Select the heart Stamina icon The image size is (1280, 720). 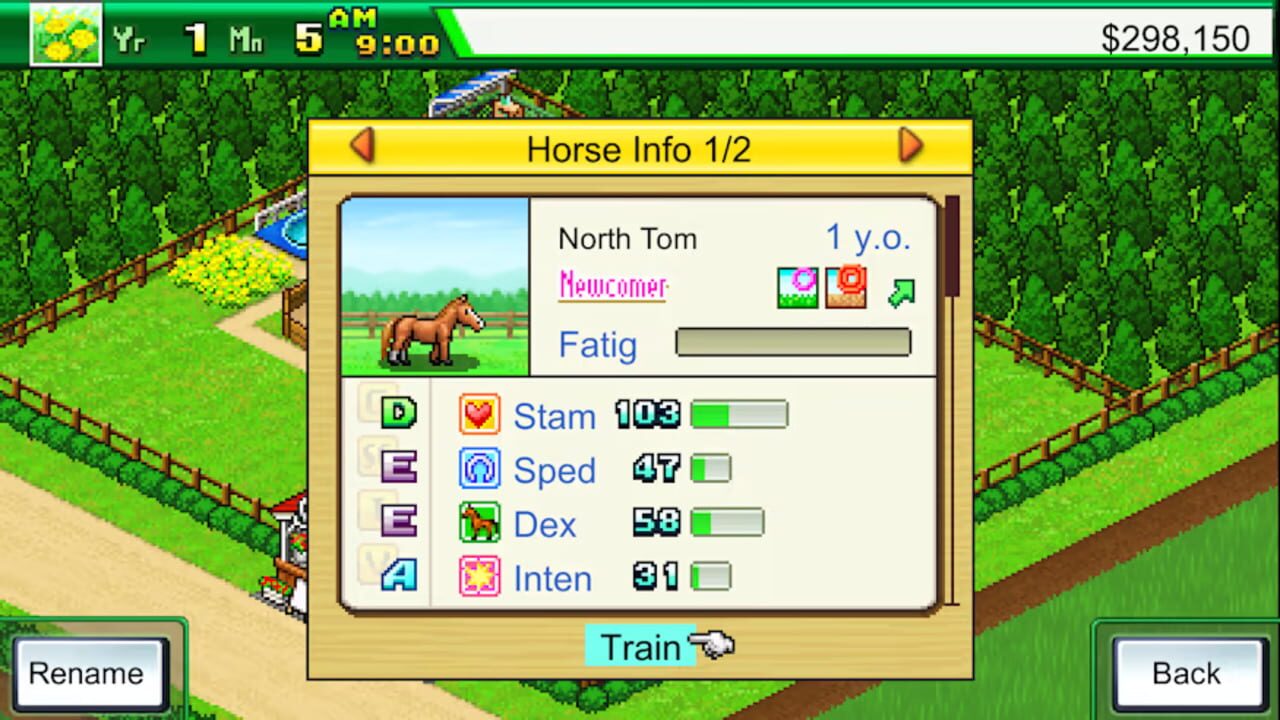[478, 414]
